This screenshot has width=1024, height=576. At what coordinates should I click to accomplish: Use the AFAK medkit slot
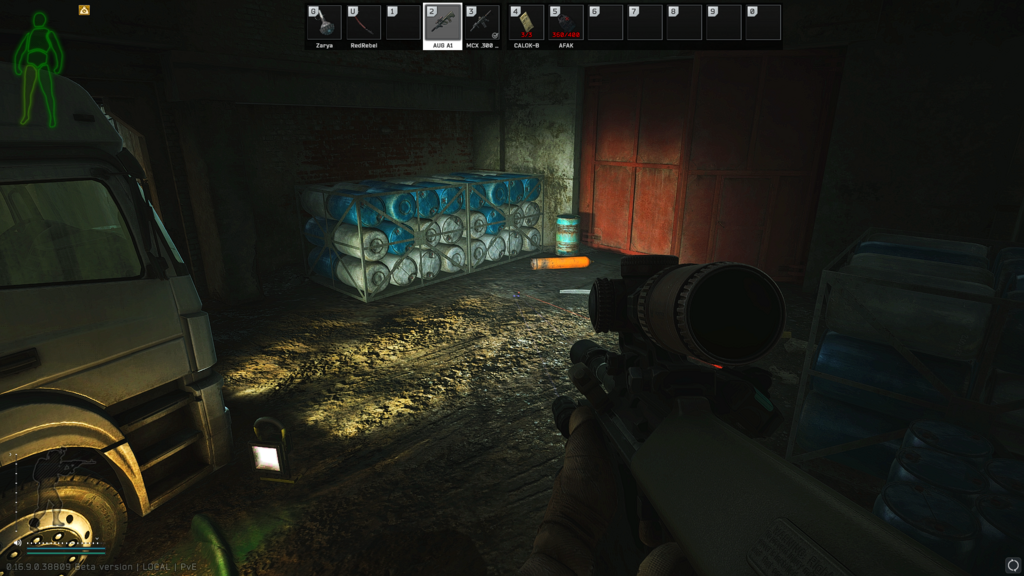coord(566,24)
